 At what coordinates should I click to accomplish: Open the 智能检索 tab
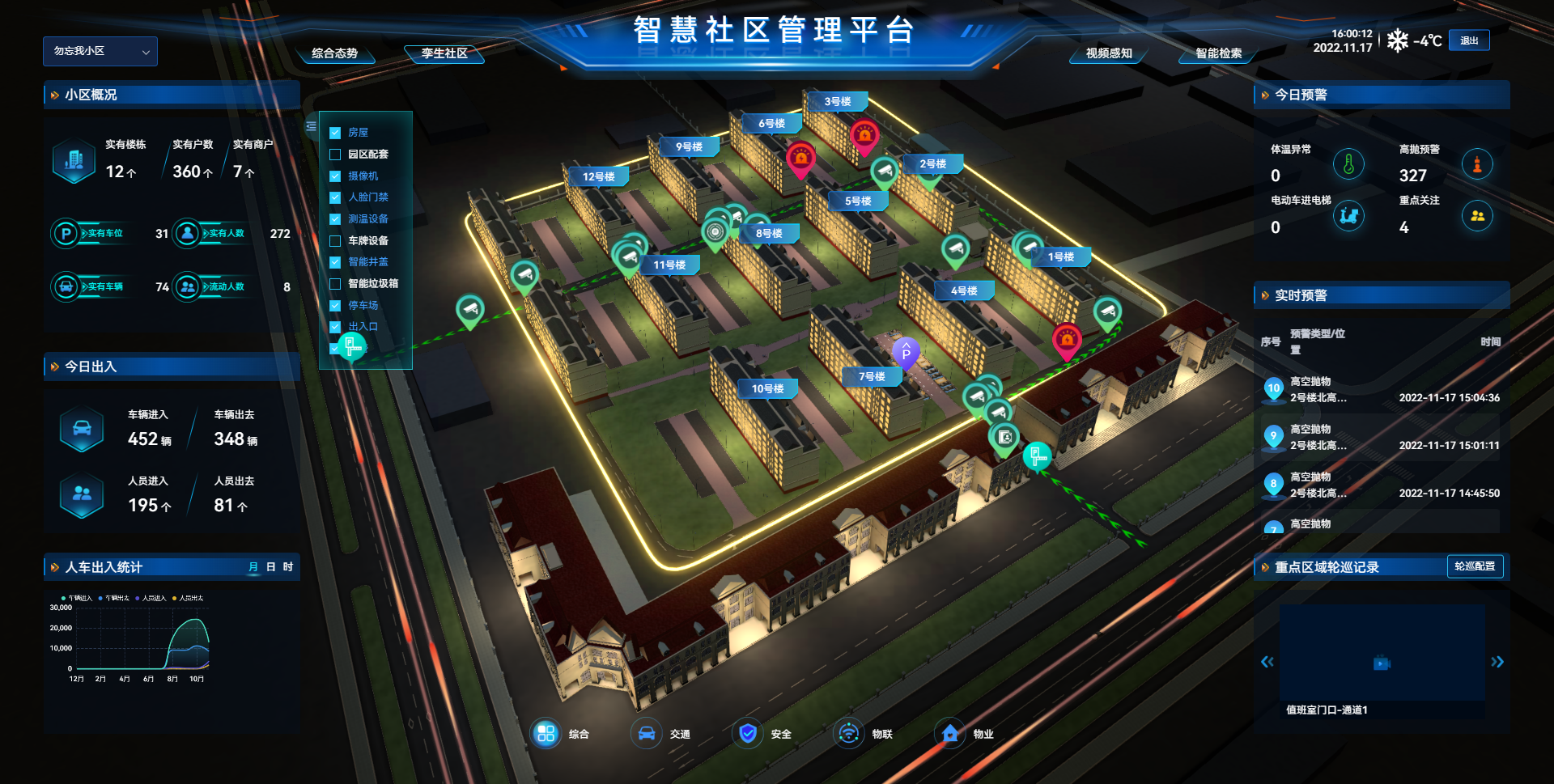pyautogui.click(x=1218, y=53)
